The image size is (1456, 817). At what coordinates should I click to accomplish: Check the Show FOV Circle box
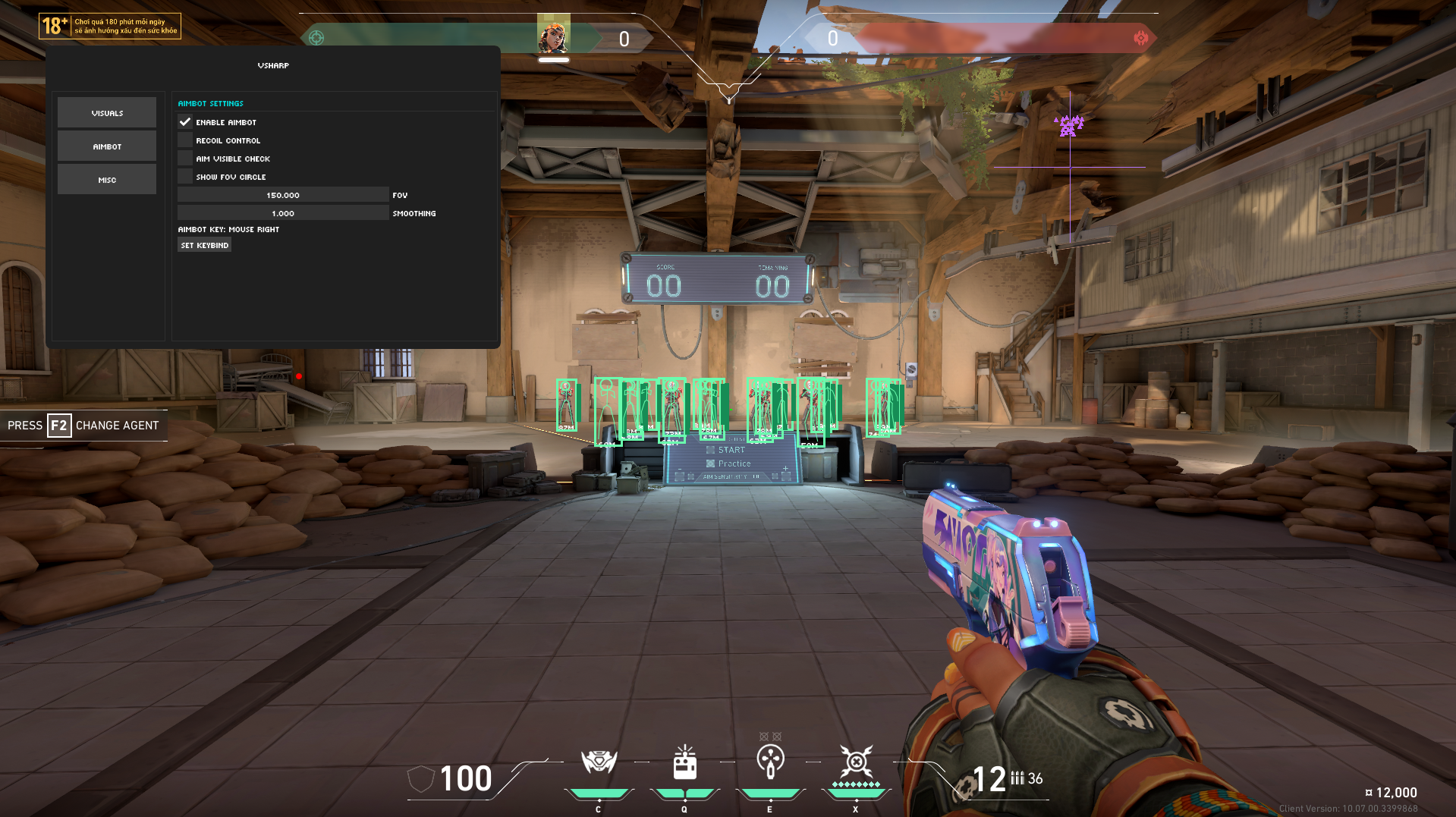point(185,177)
